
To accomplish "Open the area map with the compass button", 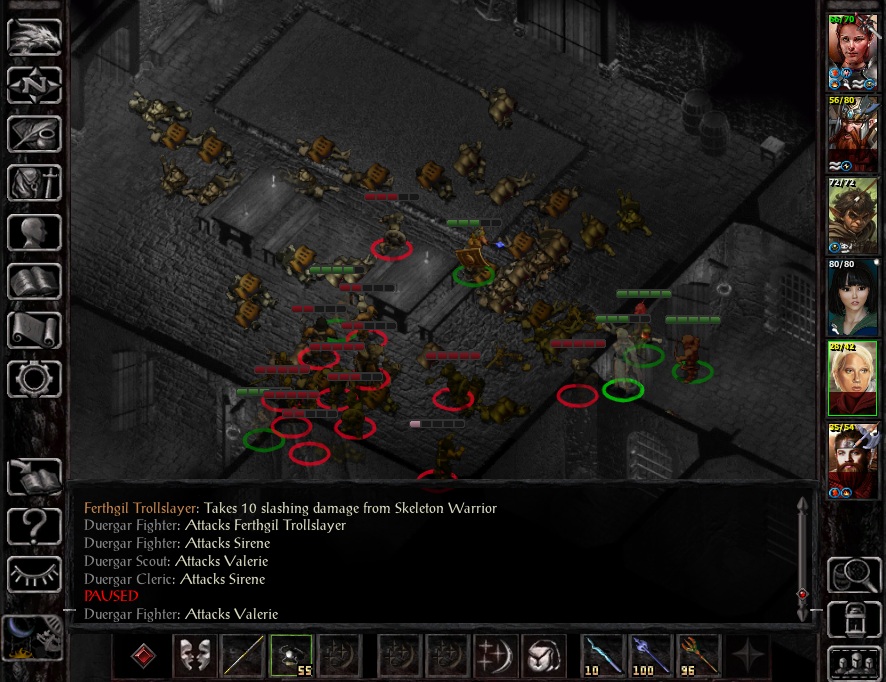I will pos(35,85).
